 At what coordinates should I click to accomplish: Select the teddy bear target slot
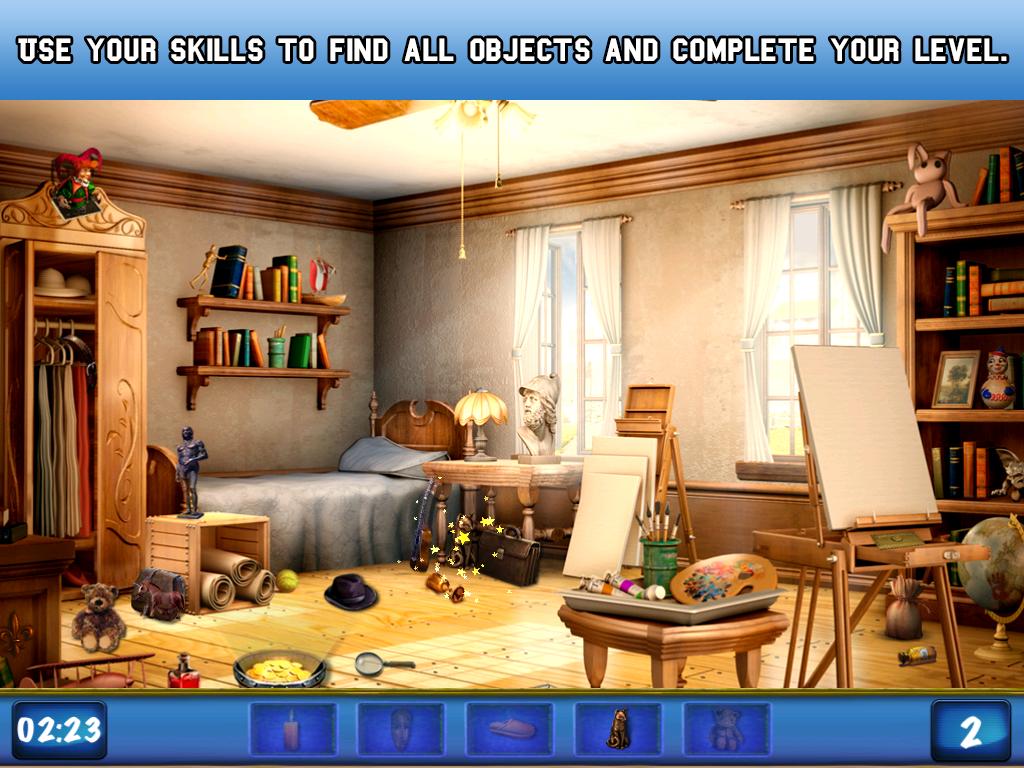click(x=726, y=729)
